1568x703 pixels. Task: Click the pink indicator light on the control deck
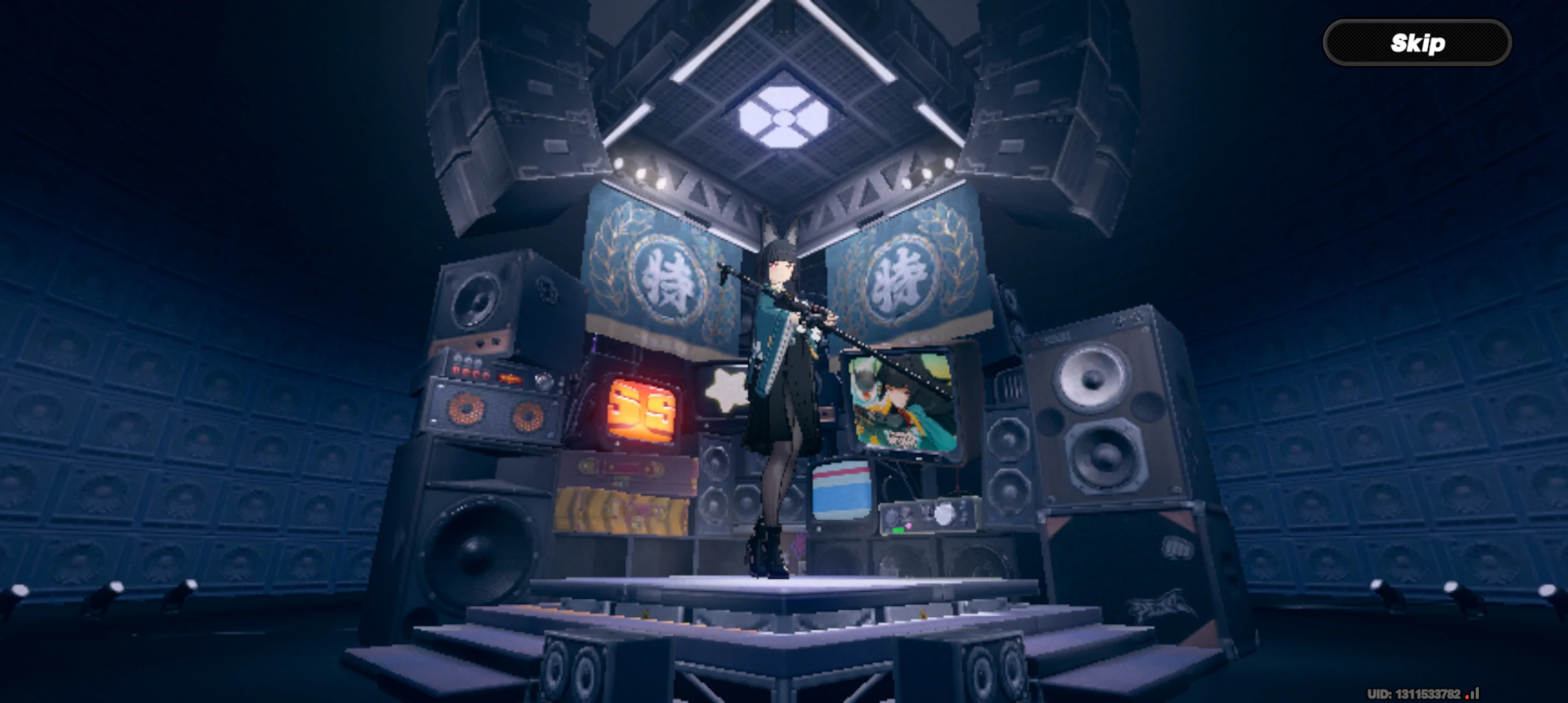909,525
